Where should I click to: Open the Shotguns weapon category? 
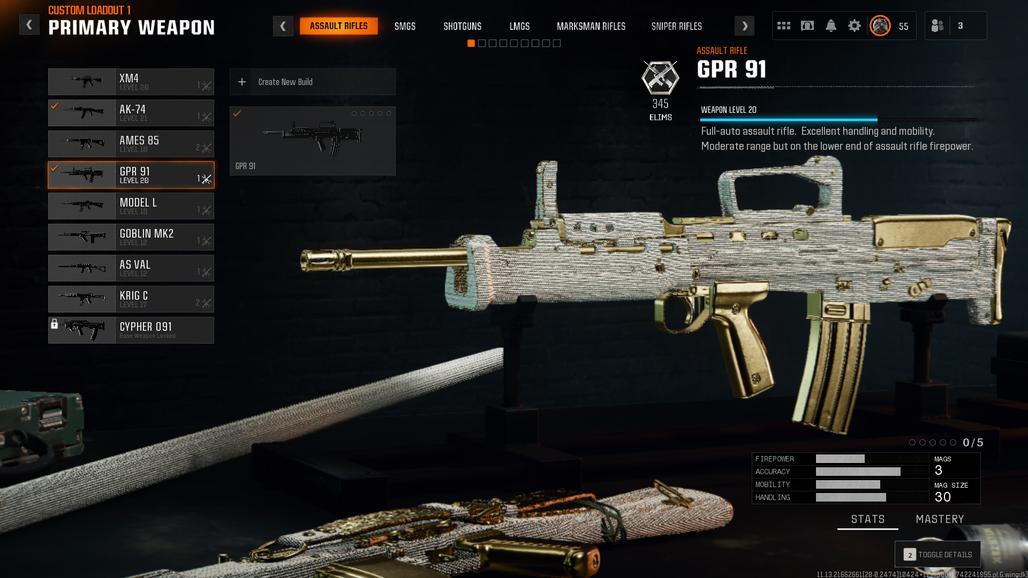[x=462, y=26]
